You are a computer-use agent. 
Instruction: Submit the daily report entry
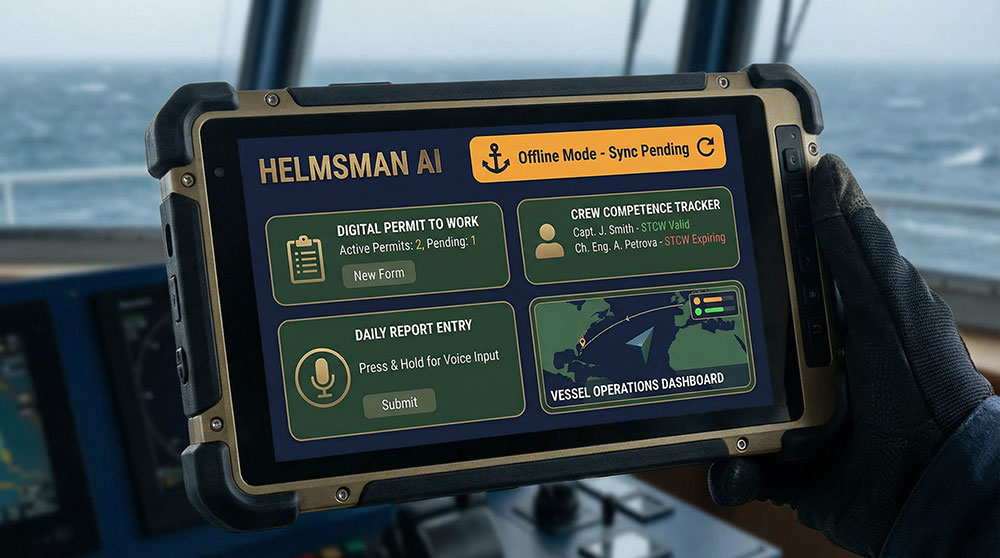pos(399,402)
